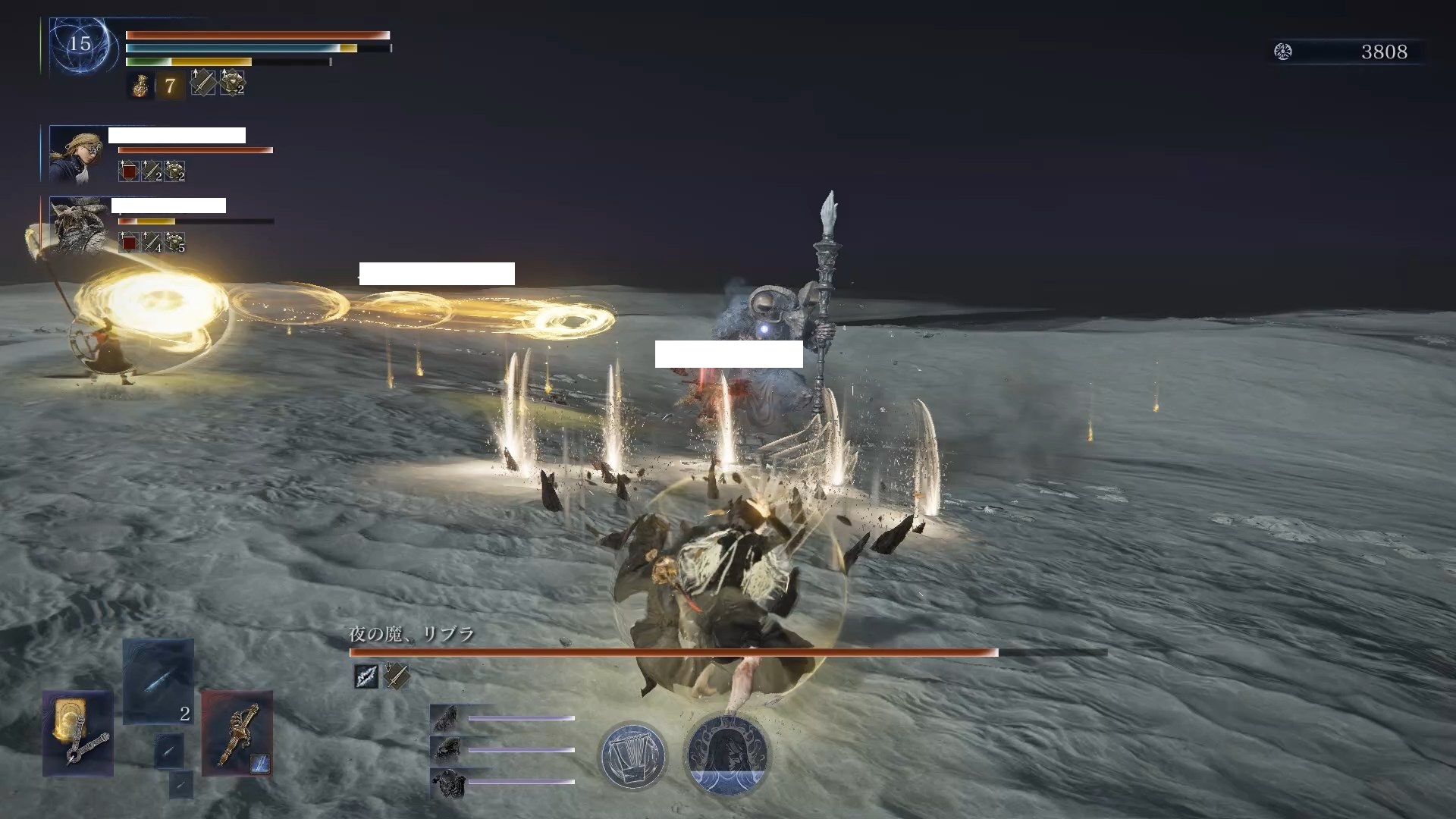Click the top summoned ally portrait
This screenshot has height=819, width=1456.
coord(444,718)
